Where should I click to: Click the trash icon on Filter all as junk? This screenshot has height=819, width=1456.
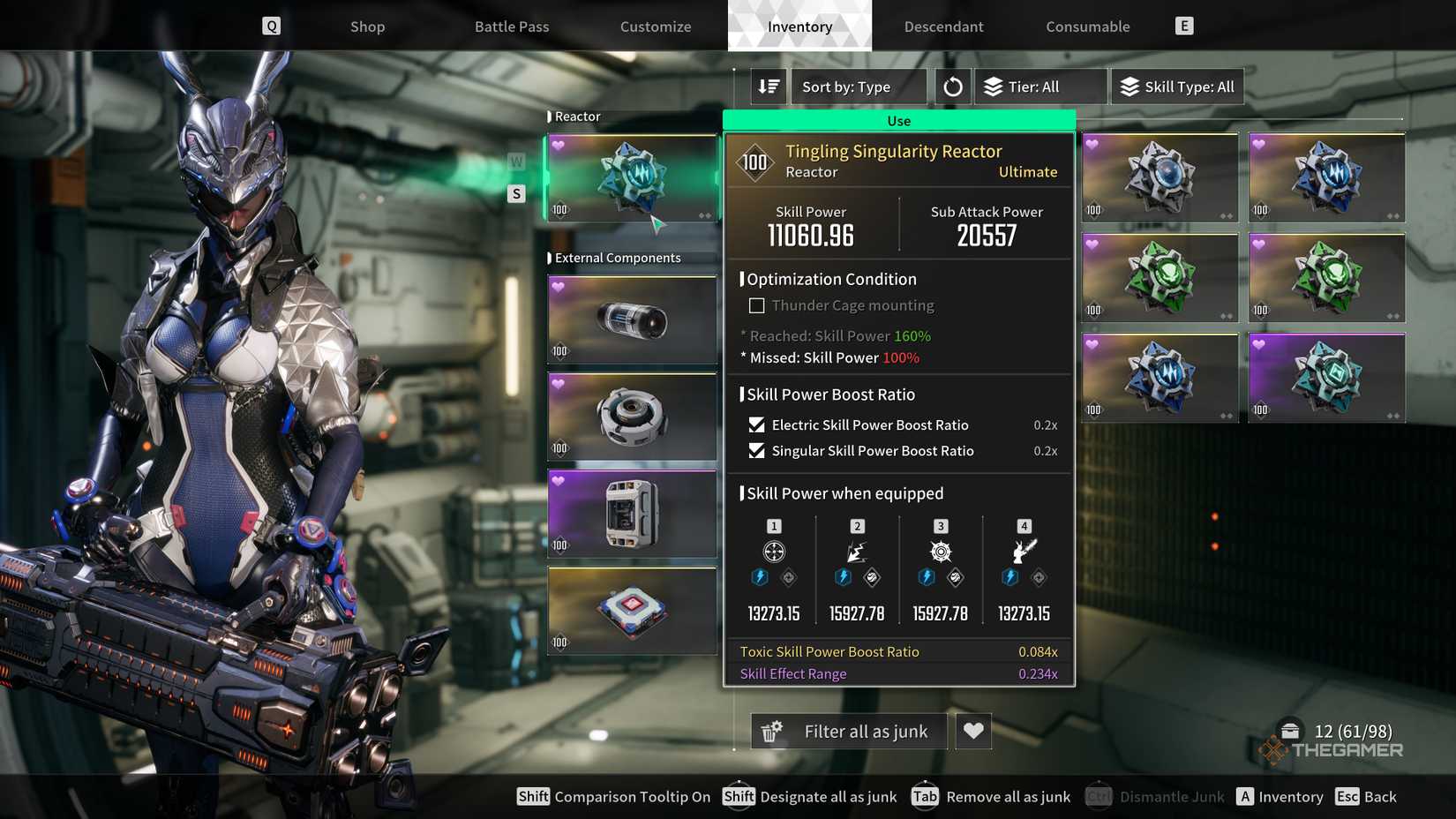(771, 731)
